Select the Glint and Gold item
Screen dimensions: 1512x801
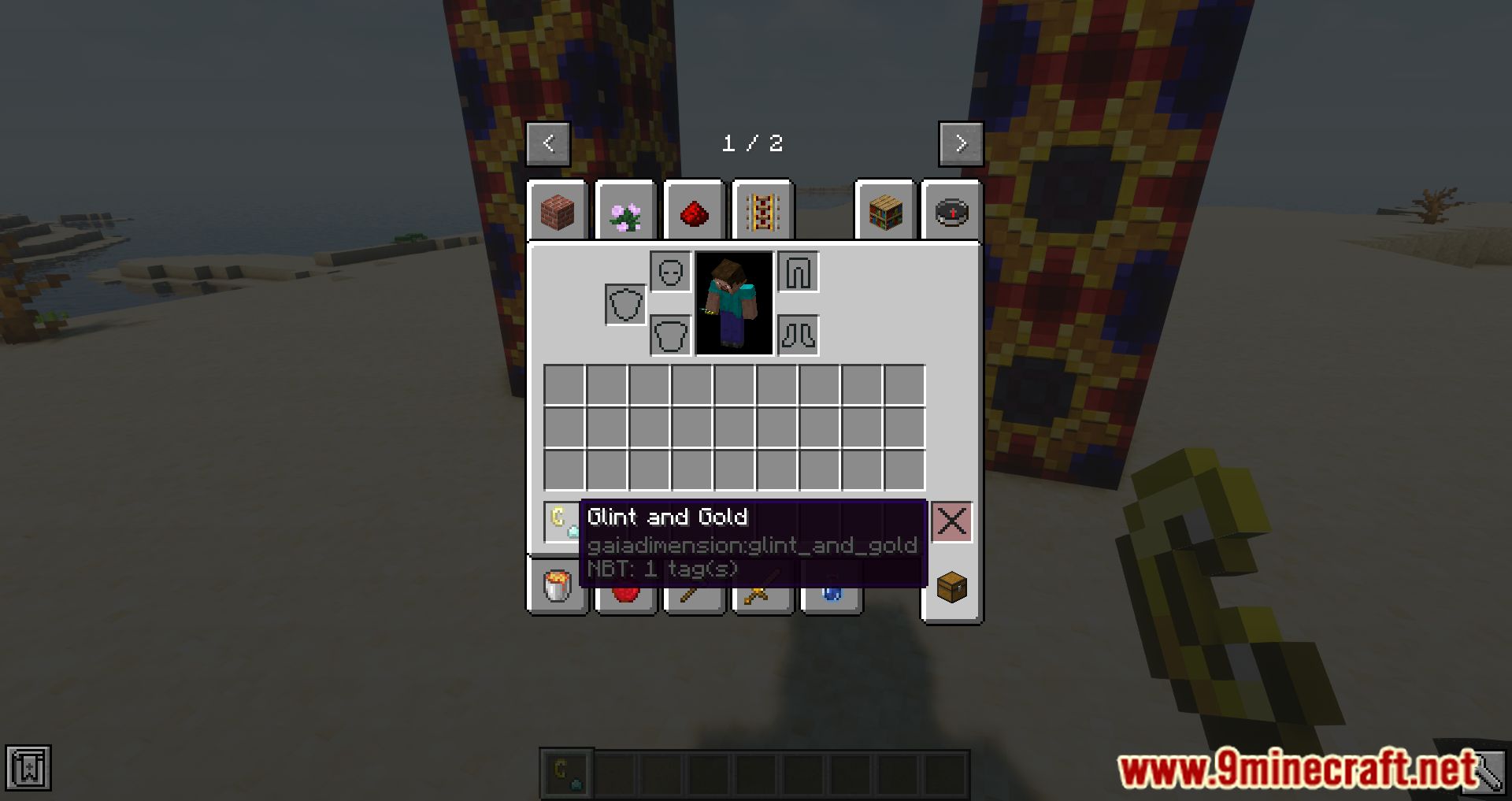559,521
